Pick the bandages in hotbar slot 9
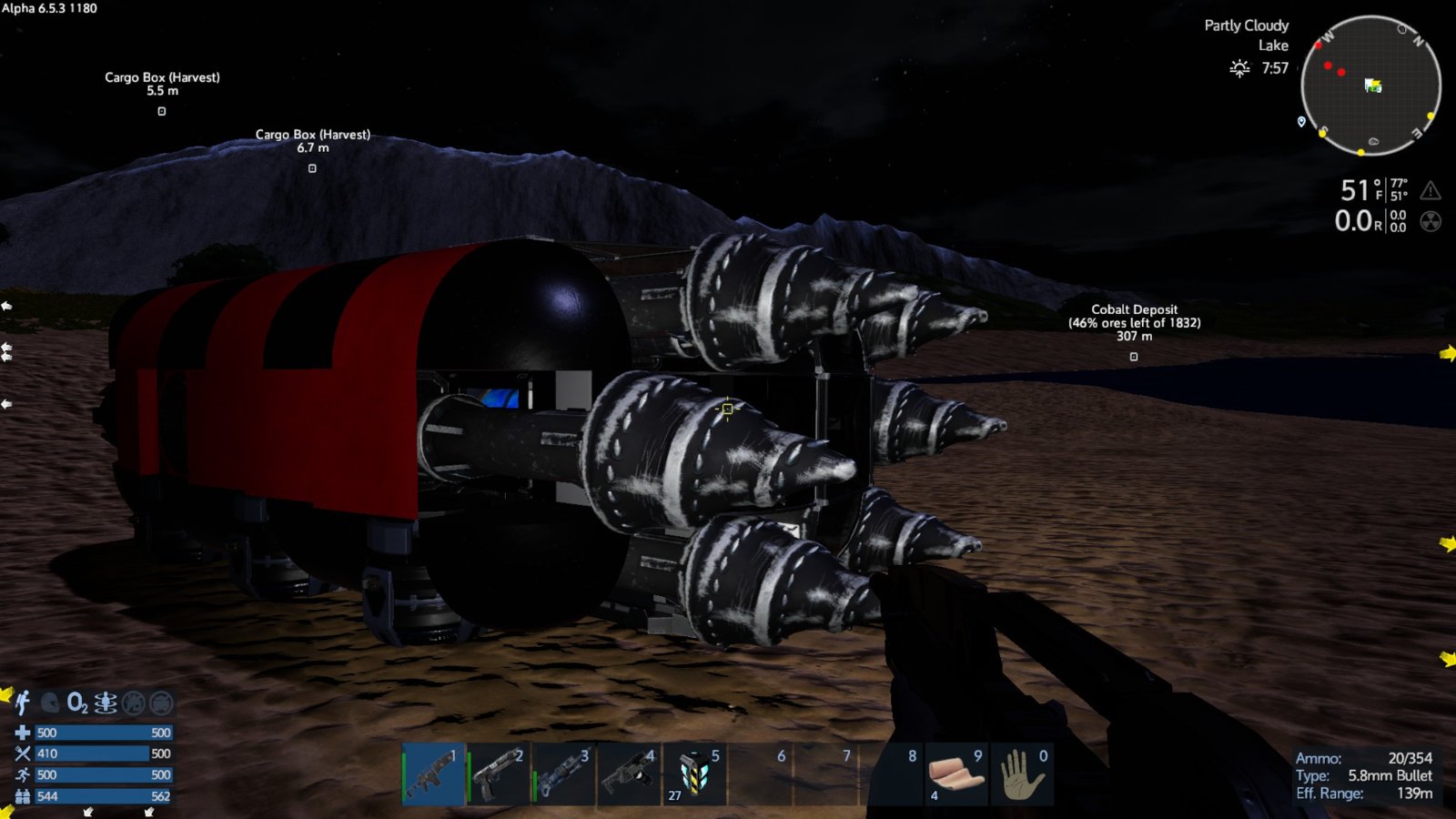This screenshot has height=819, width=1456. (955, 774)
